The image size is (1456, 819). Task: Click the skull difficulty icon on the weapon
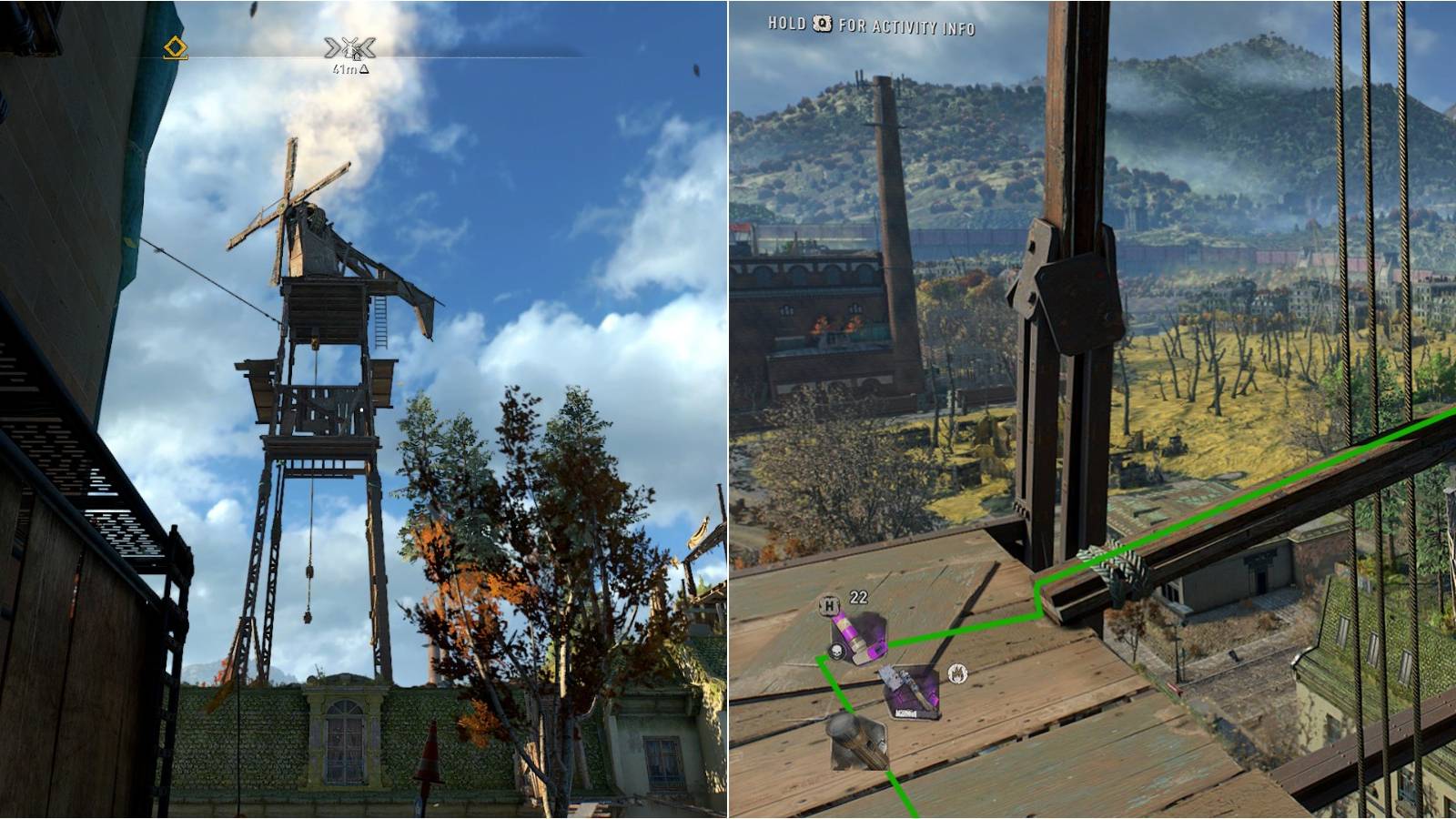coord(837,652)
